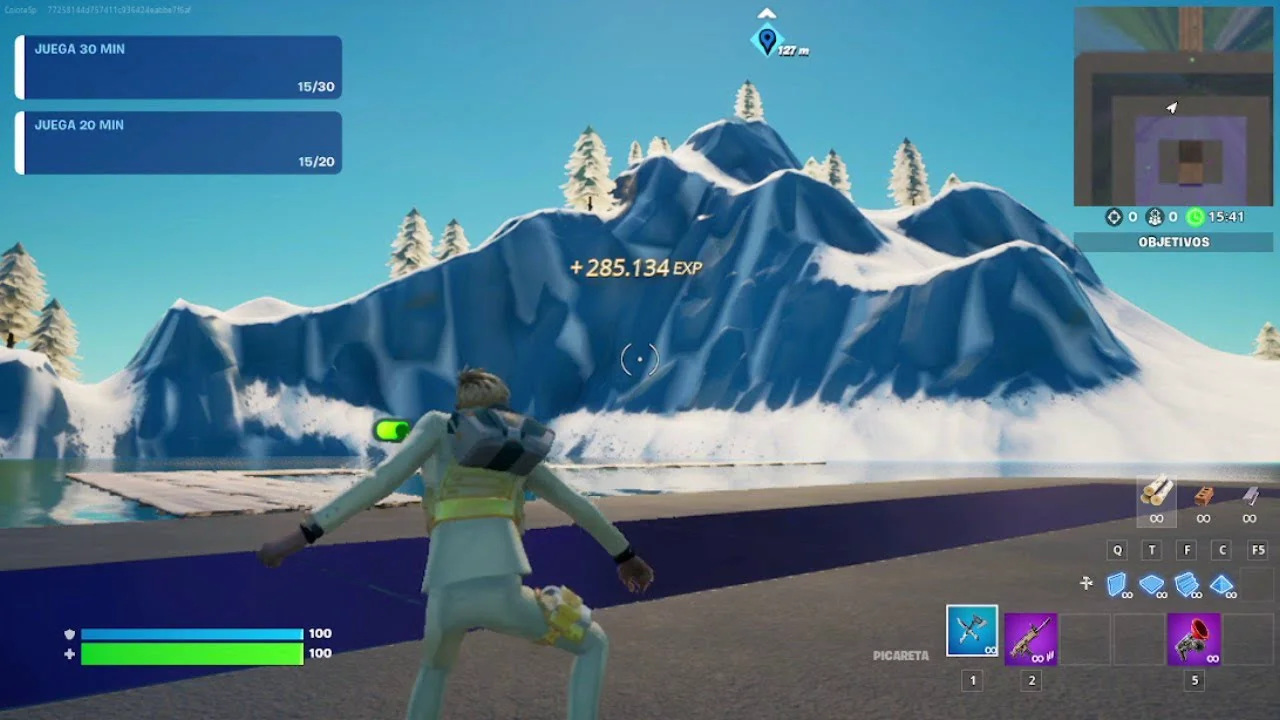Open the minimap
Image resolution: width=1280 pixels, height=720 pixels.
point(1173,106)
